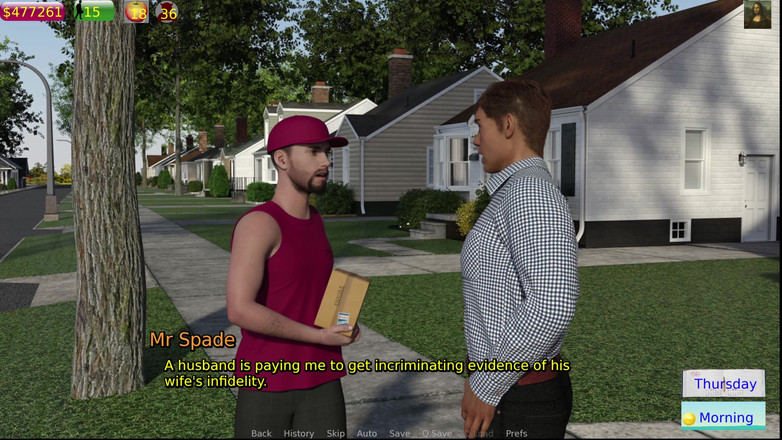Enable Auto-advance mode
This screenshot has width=782, height=440.
click(367, 433)
